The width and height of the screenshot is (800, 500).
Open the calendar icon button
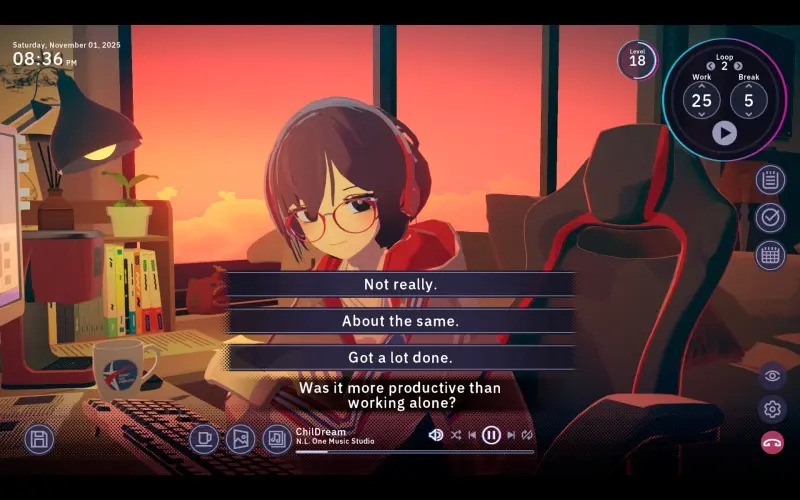[x=770, y=255]
